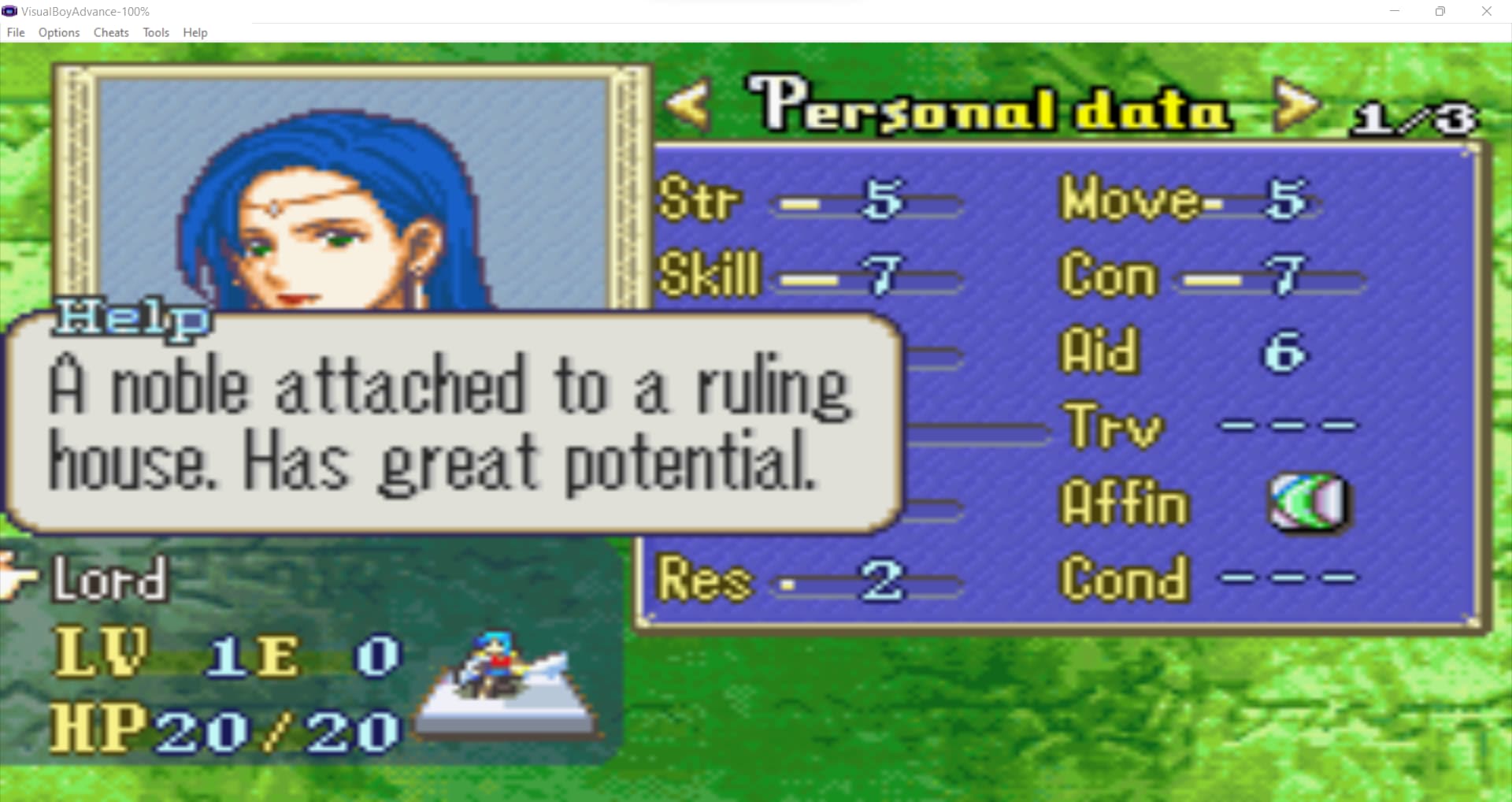The height and width of the screenshot is (802, 1512).
Task: Open the Cheats menu
Action: (x=111, y=32)
